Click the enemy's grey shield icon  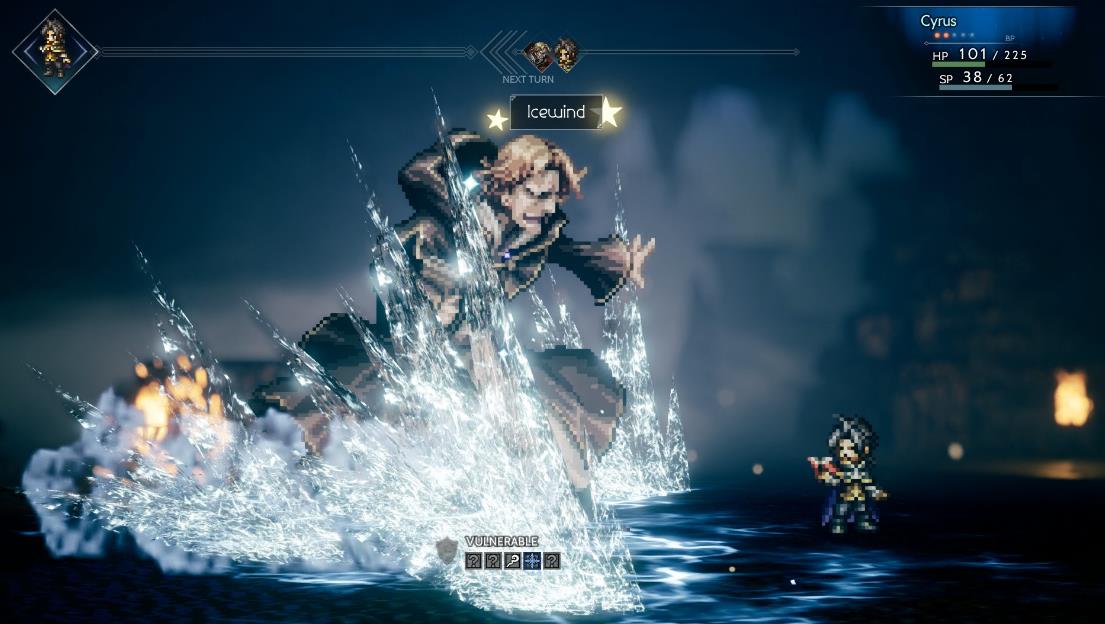(447, 550)
